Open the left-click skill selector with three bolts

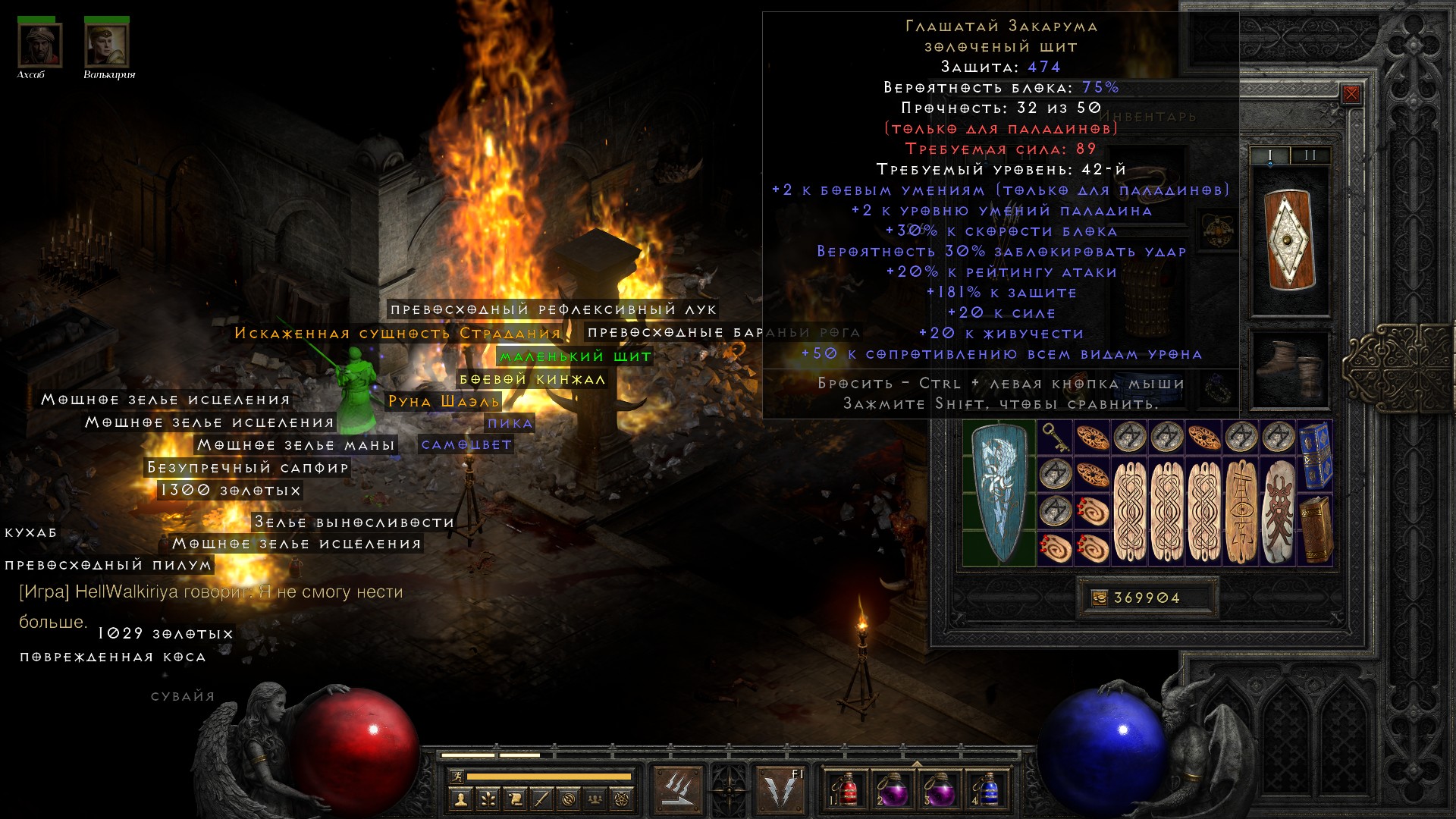pyautogui.click(x=677, y=789)
